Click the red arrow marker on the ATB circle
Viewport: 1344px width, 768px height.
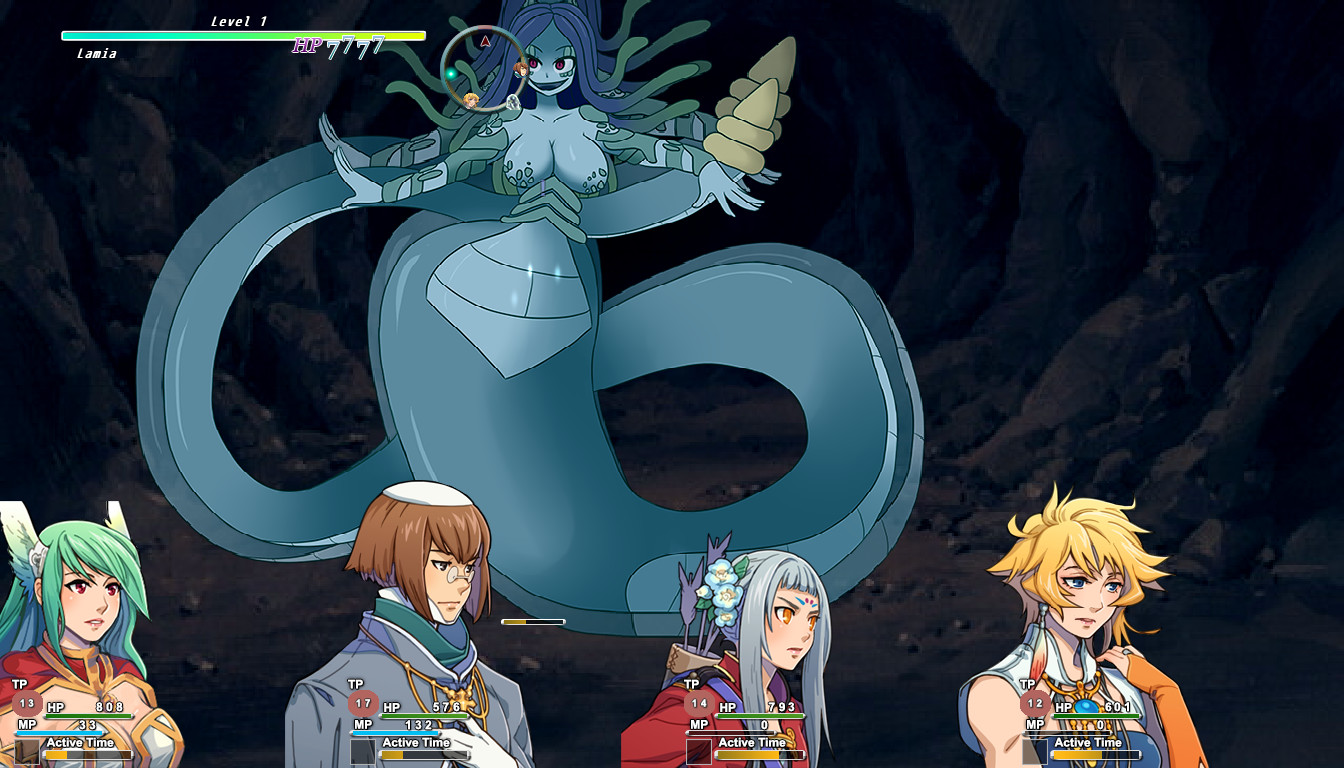(485, 42)
